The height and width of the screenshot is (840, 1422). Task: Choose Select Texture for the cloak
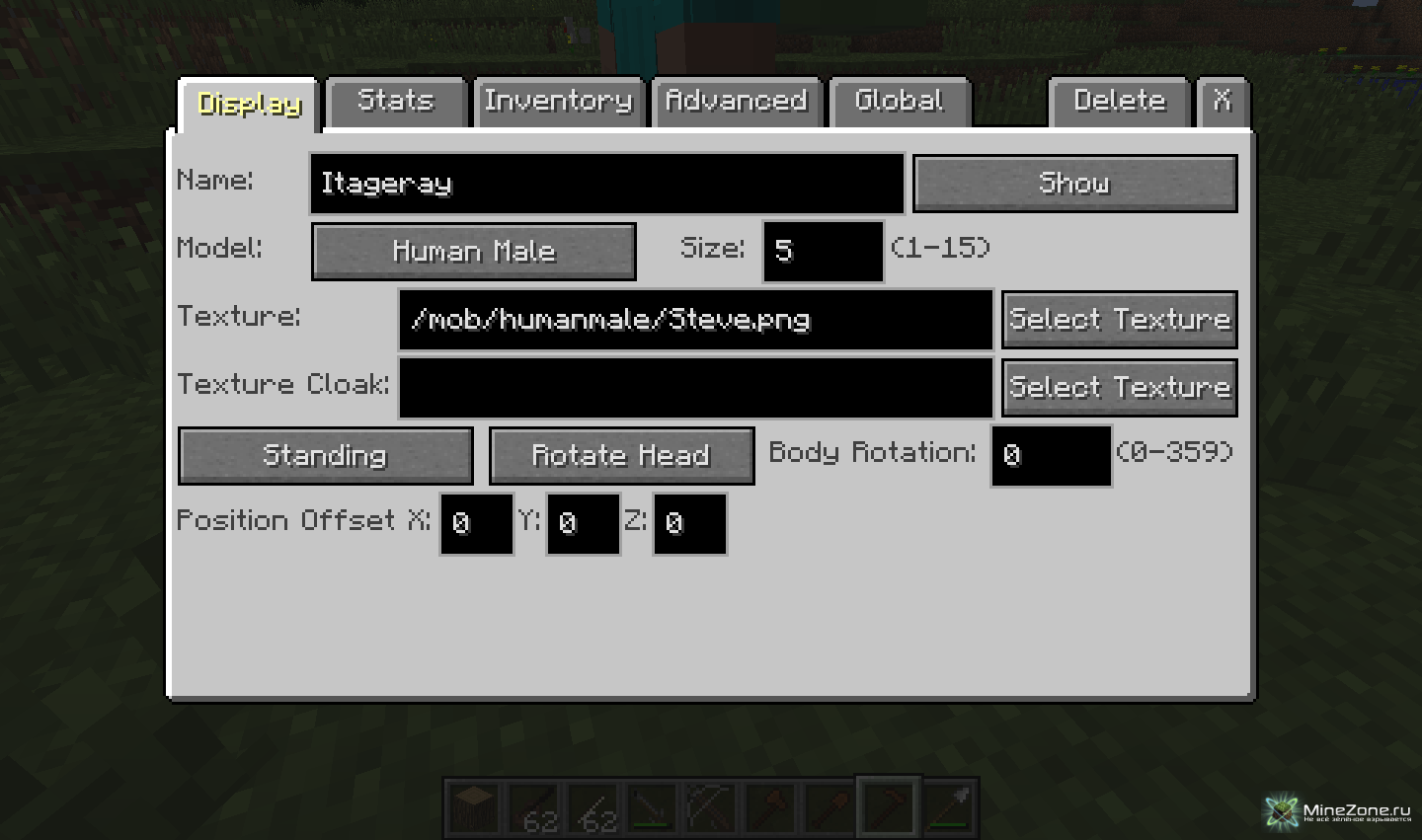[x=1120, y=388]
